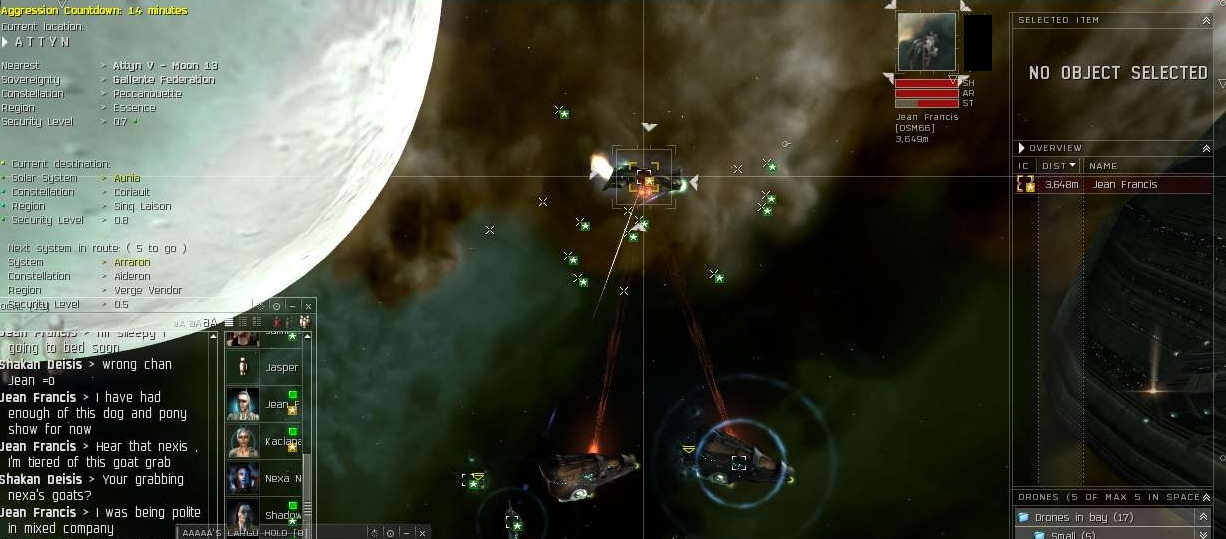Collapse the Selected Item panel
The height and width of the screenshot is (539, 1226).
click(x=1207, y=20)
